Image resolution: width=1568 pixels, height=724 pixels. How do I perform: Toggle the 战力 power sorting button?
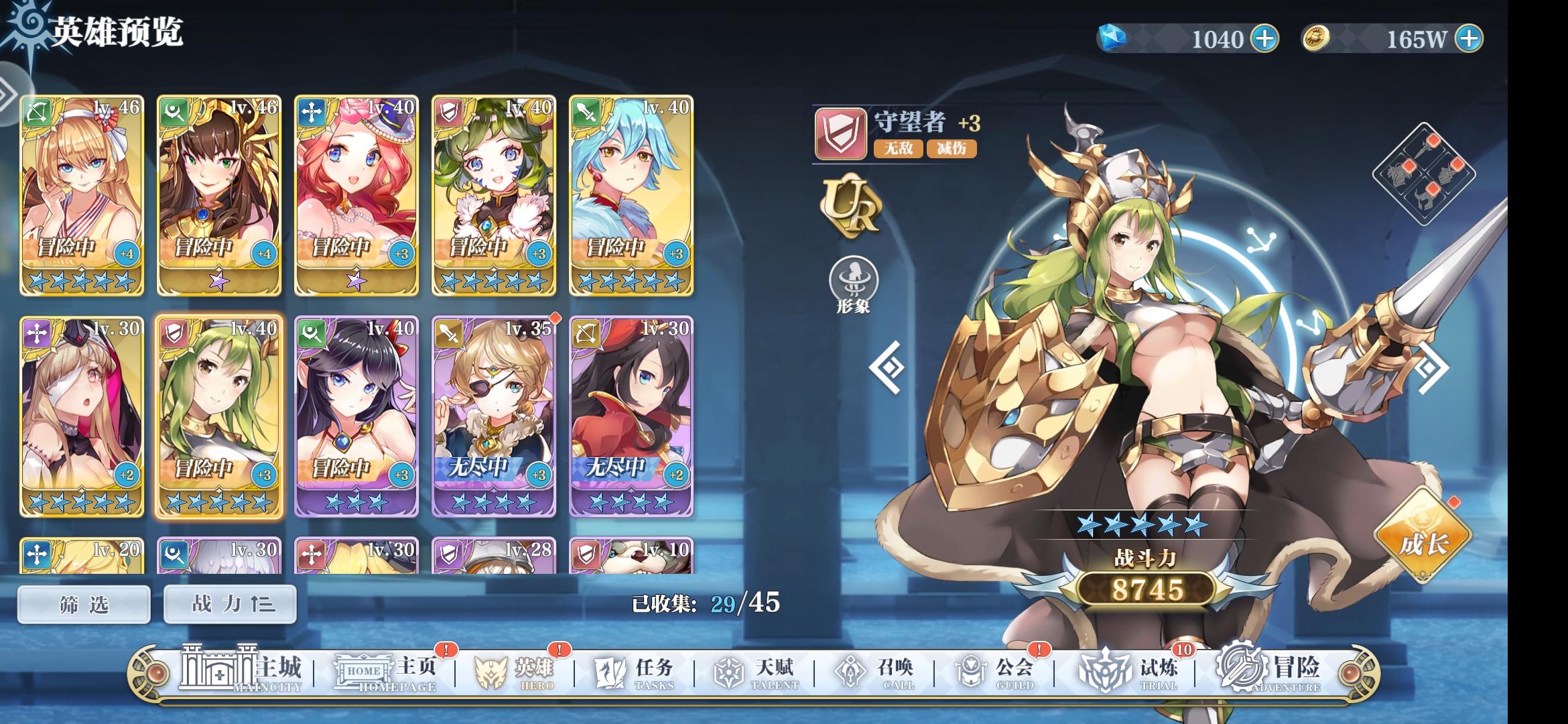(230, 603)
